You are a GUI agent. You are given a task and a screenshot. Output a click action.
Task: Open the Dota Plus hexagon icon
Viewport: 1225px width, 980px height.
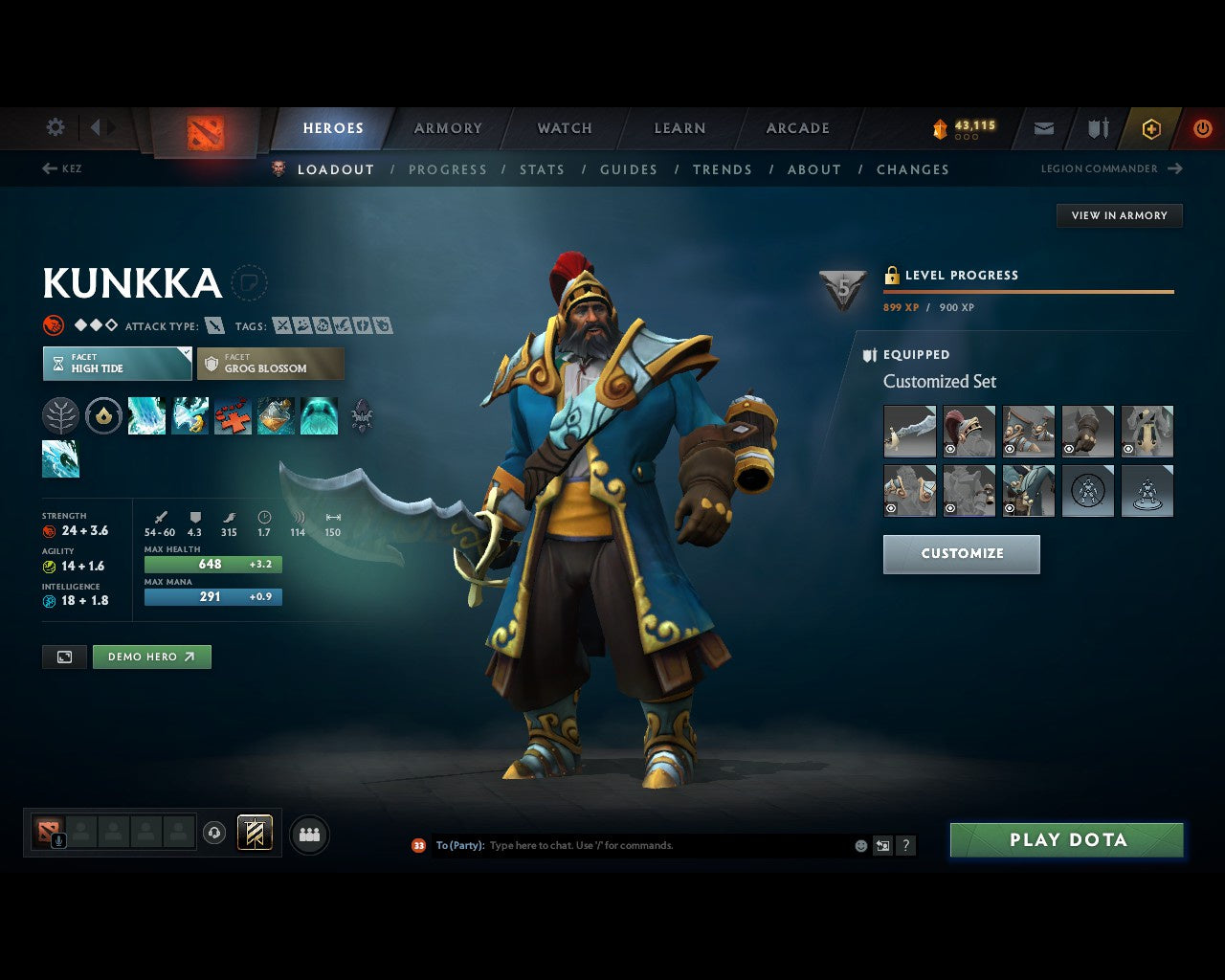coord(1150,127)
